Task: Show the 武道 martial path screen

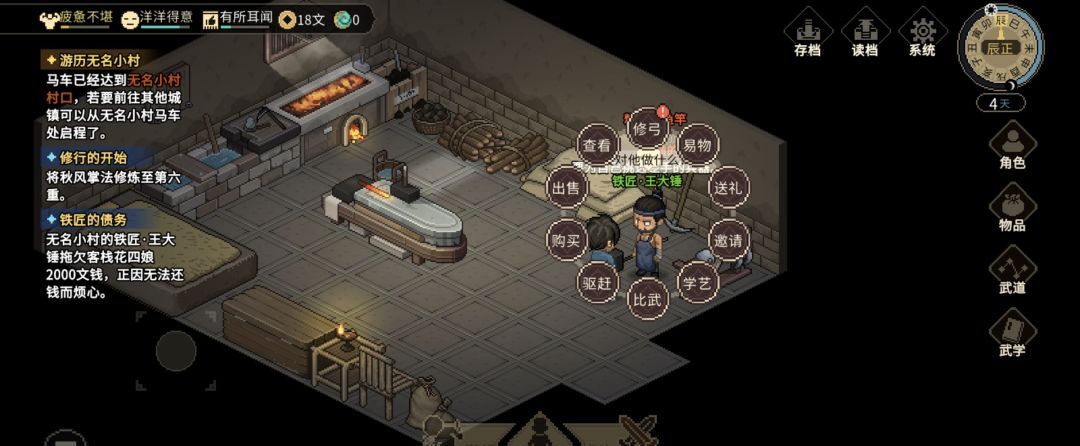Action: click(x=1012, y=271)
